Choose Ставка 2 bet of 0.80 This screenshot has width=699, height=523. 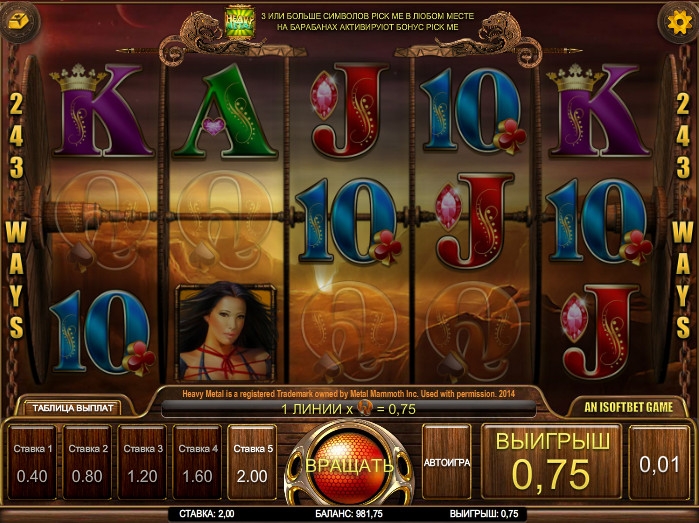87,463
